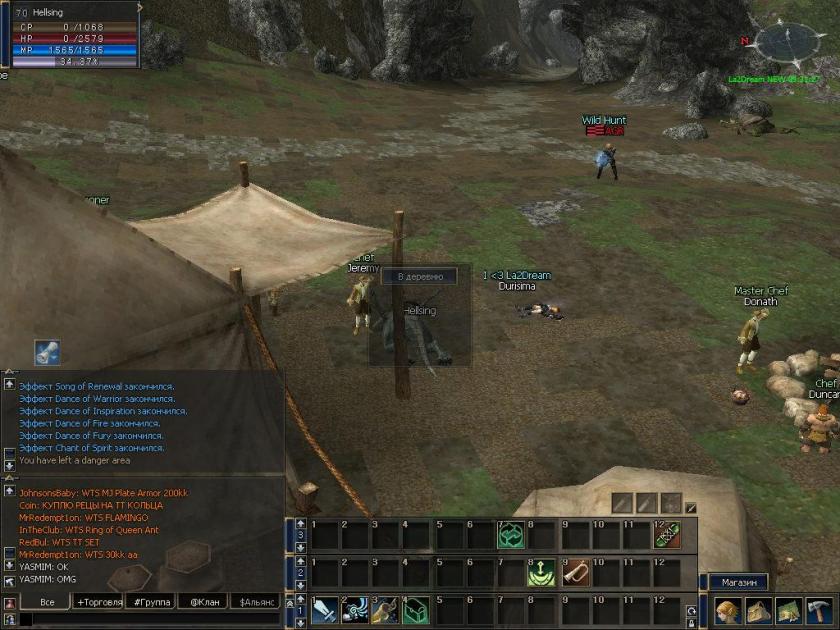Click the chat text input field
The image size is (840, 630).
150,619
